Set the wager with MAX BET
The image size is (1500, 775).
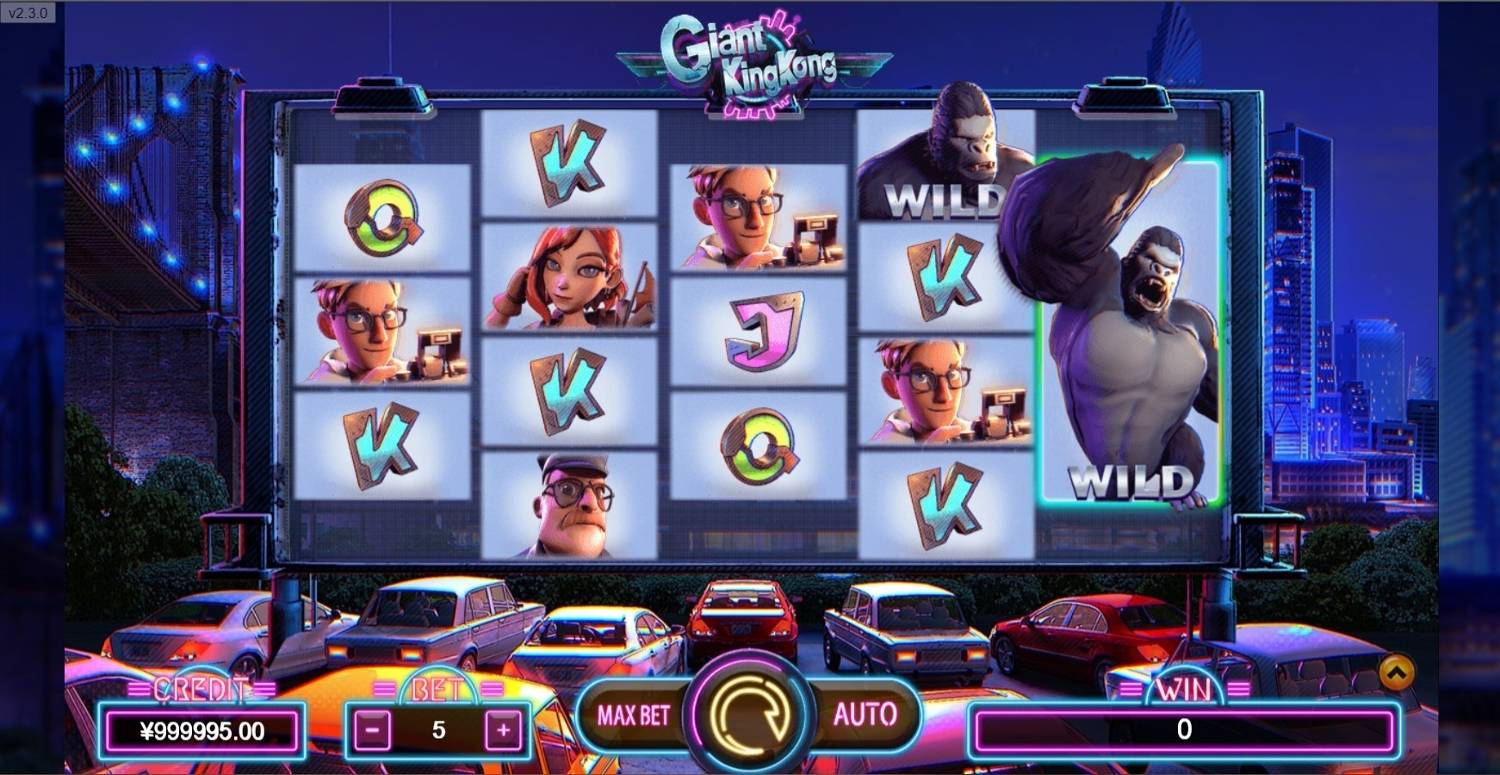click(633, 714)
